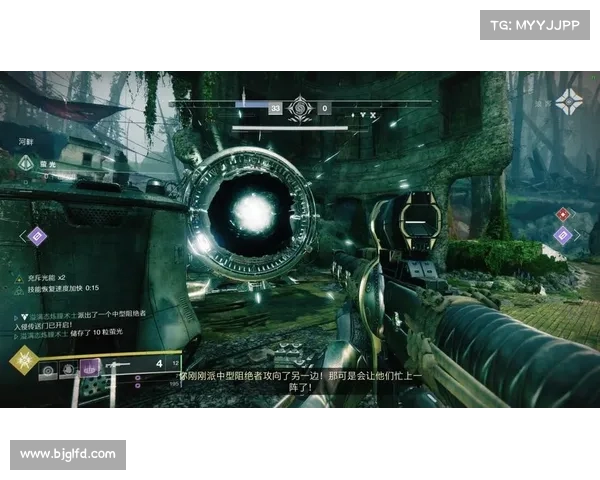The width and height of the screenshot is (600, 480).
Task: Click the white diamond emblem above the tank
Action: click(25, 163)
